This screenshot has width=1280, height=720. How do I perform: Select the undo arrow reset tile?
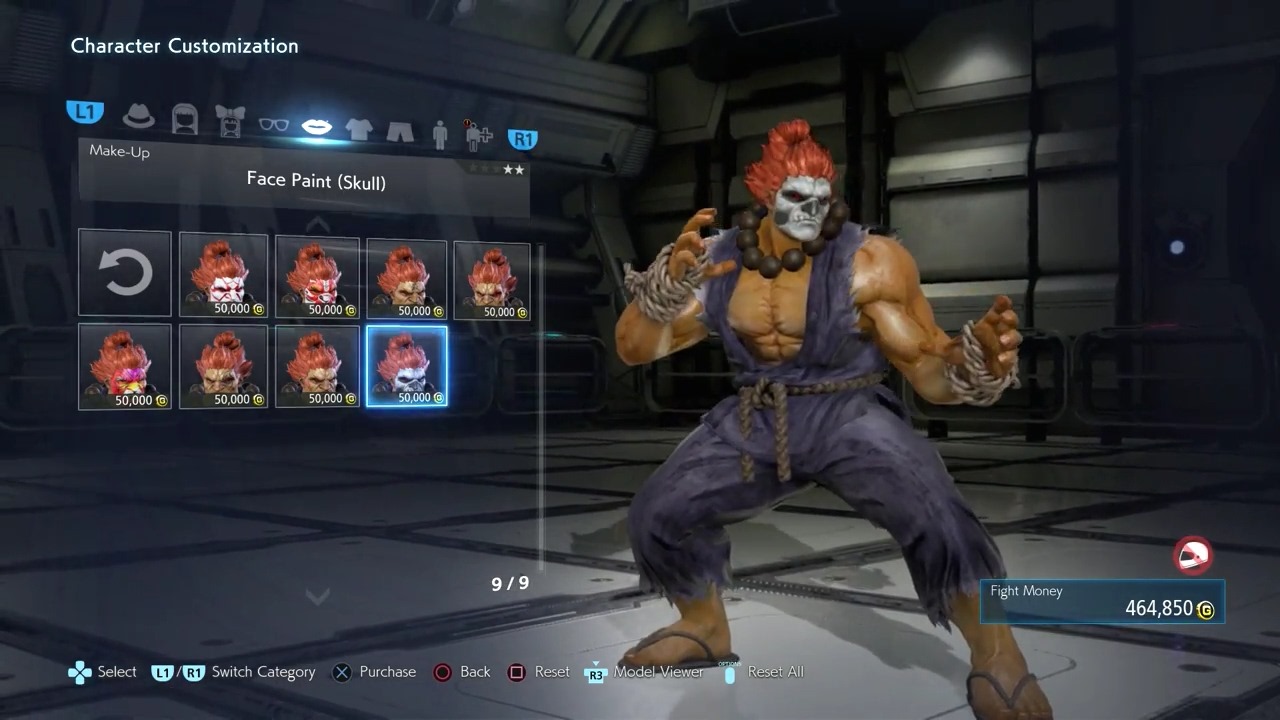(125, 273)
